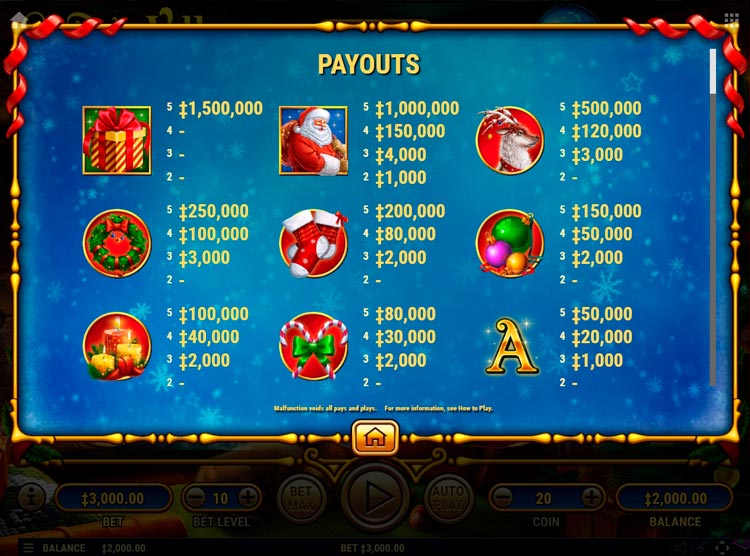Decrease the bet level
This screenshot has height=556, width=750.
tap(197, 497)
